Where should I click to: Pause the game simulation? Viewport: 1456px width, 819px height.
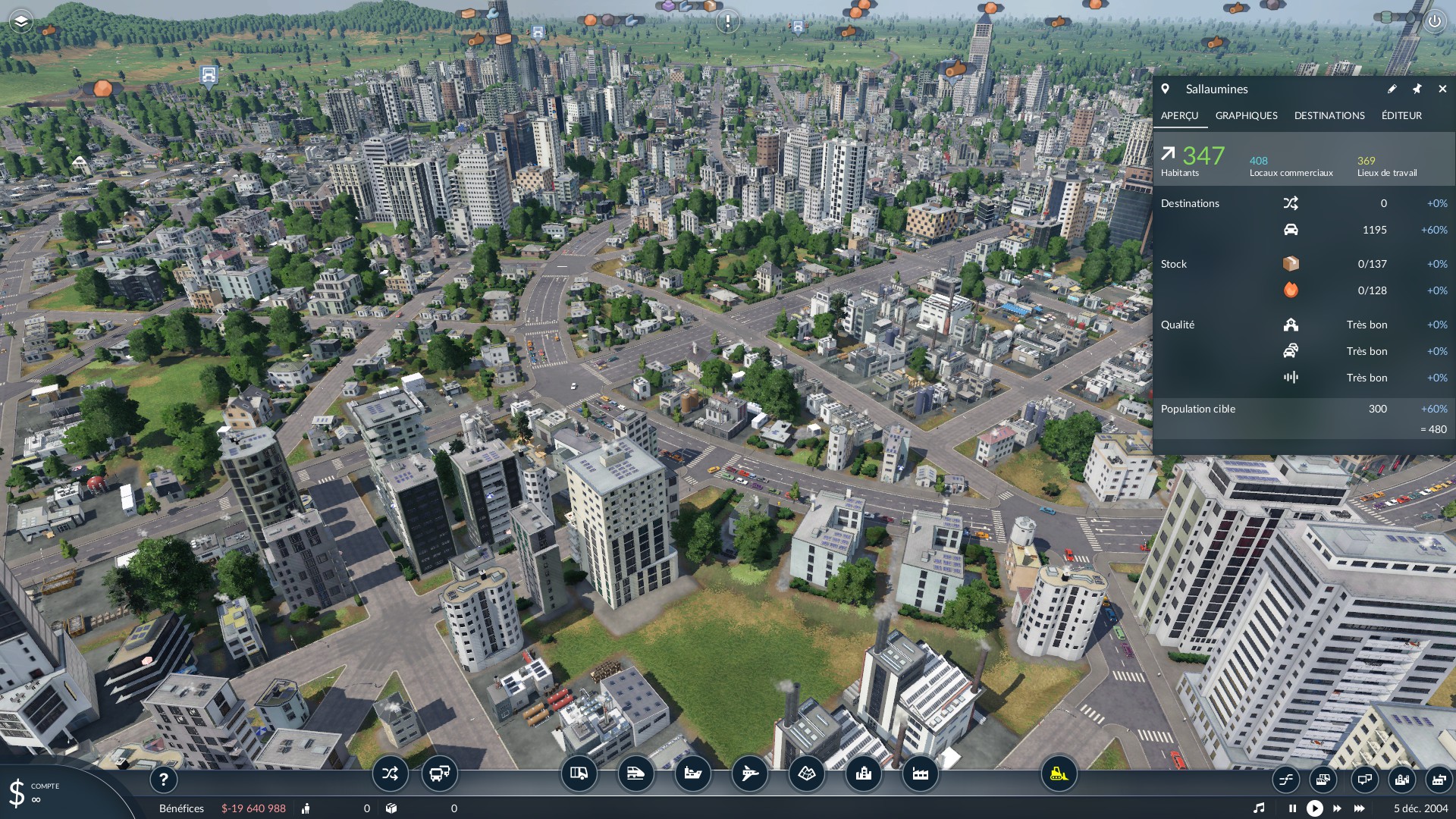coord(1292,808)
